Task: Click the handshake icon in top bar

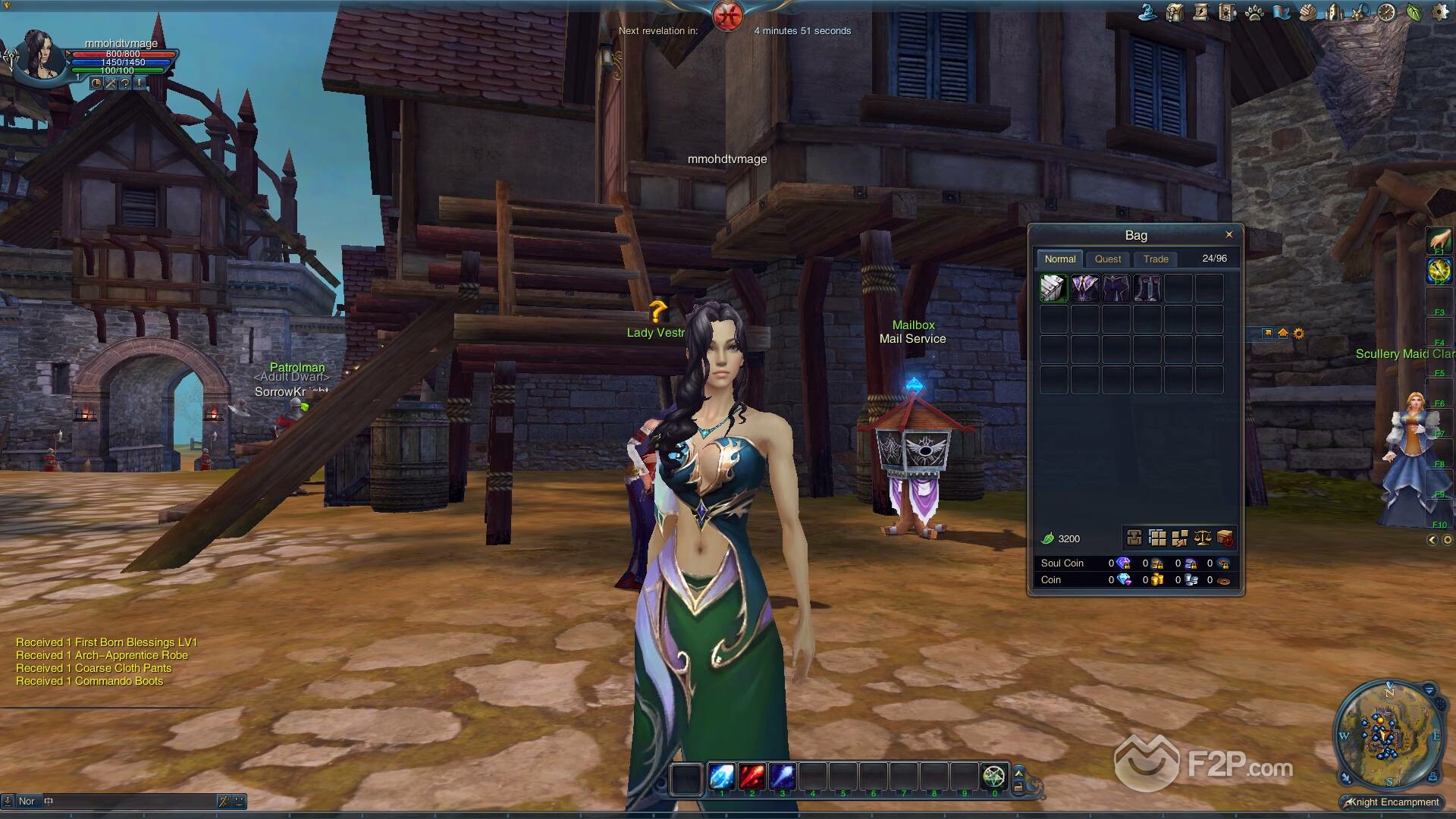Action: pyautogui.click(x=1307, y=12)
